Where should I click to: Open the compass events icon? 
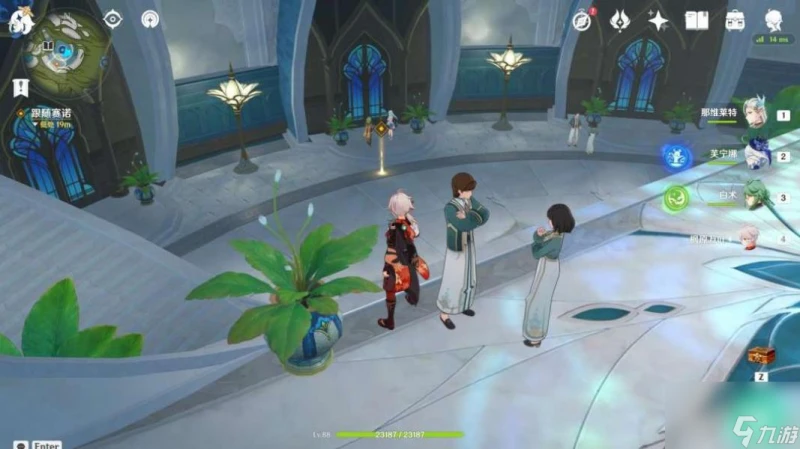pos(582,20)
